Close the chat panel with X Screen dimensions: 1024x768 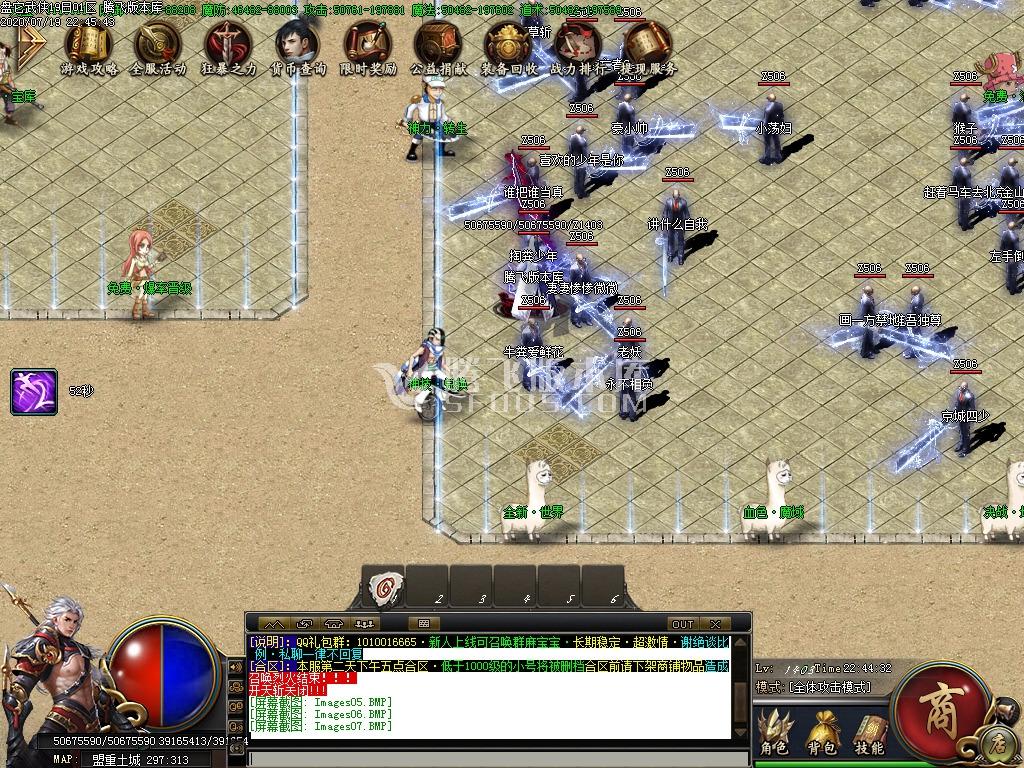[x=715, y=624]
